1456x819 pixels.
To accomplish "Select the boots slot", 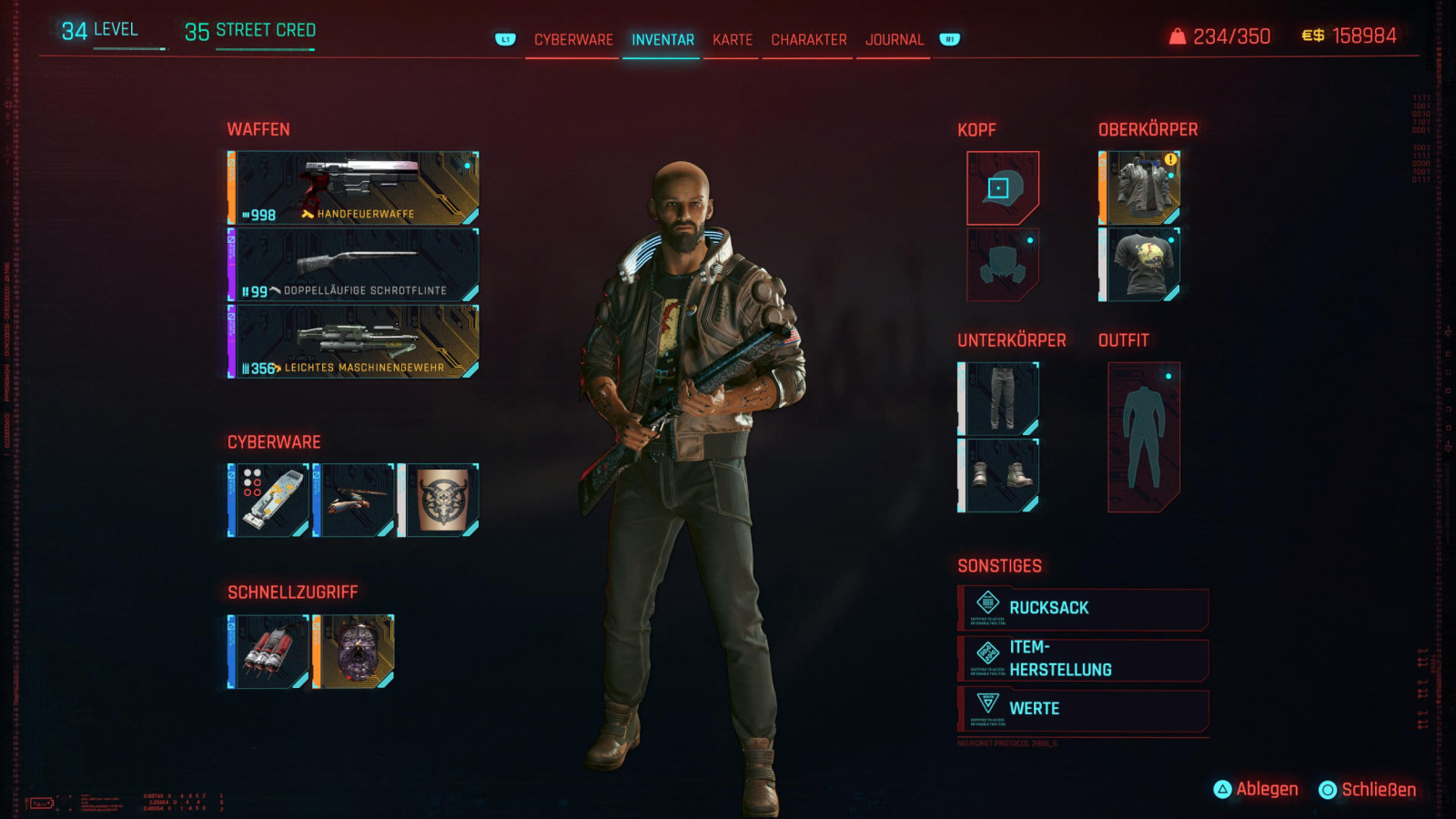I will 999,475.
